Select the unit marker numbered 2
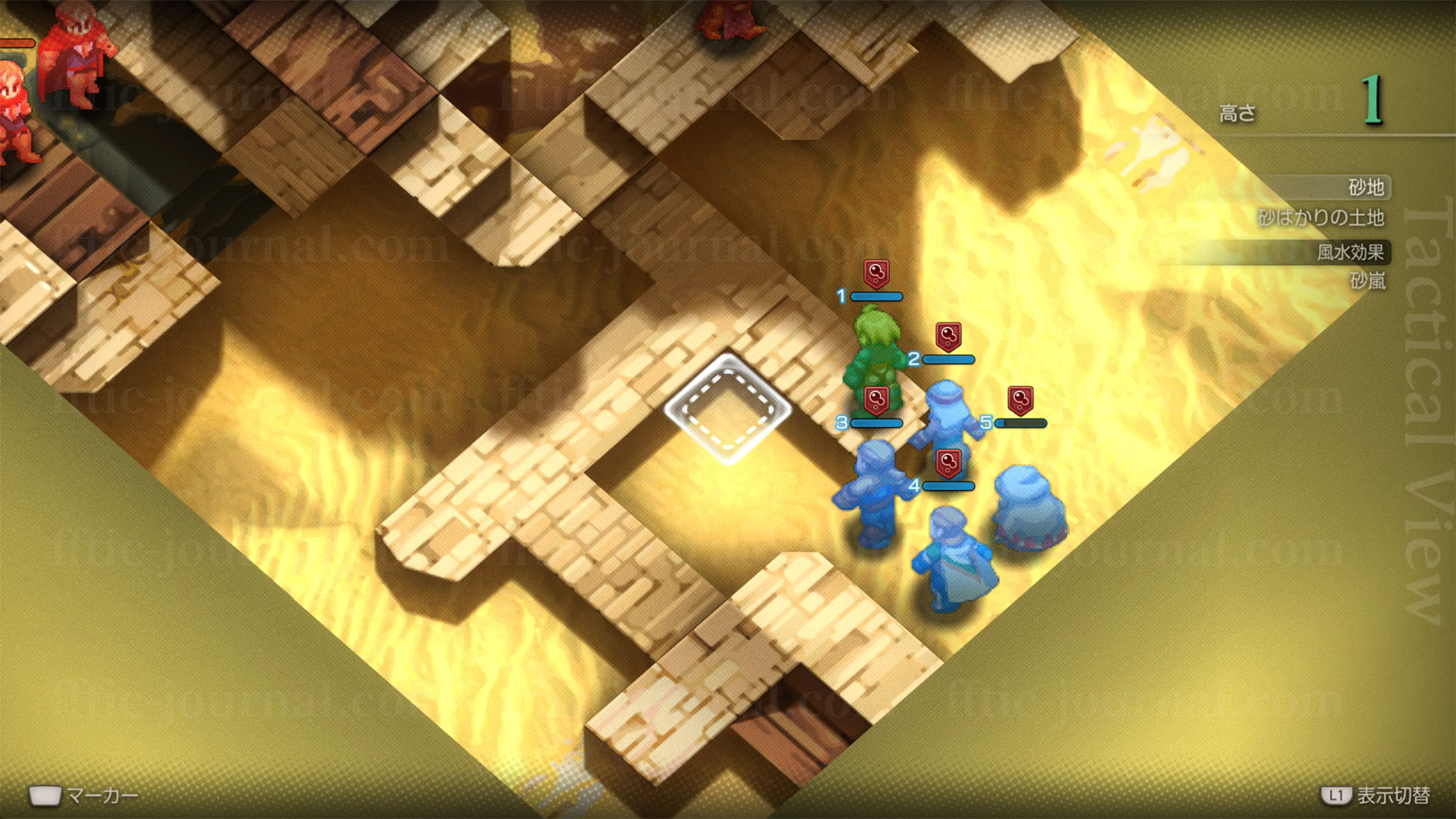1456x819 pixels. coord(948,337)
